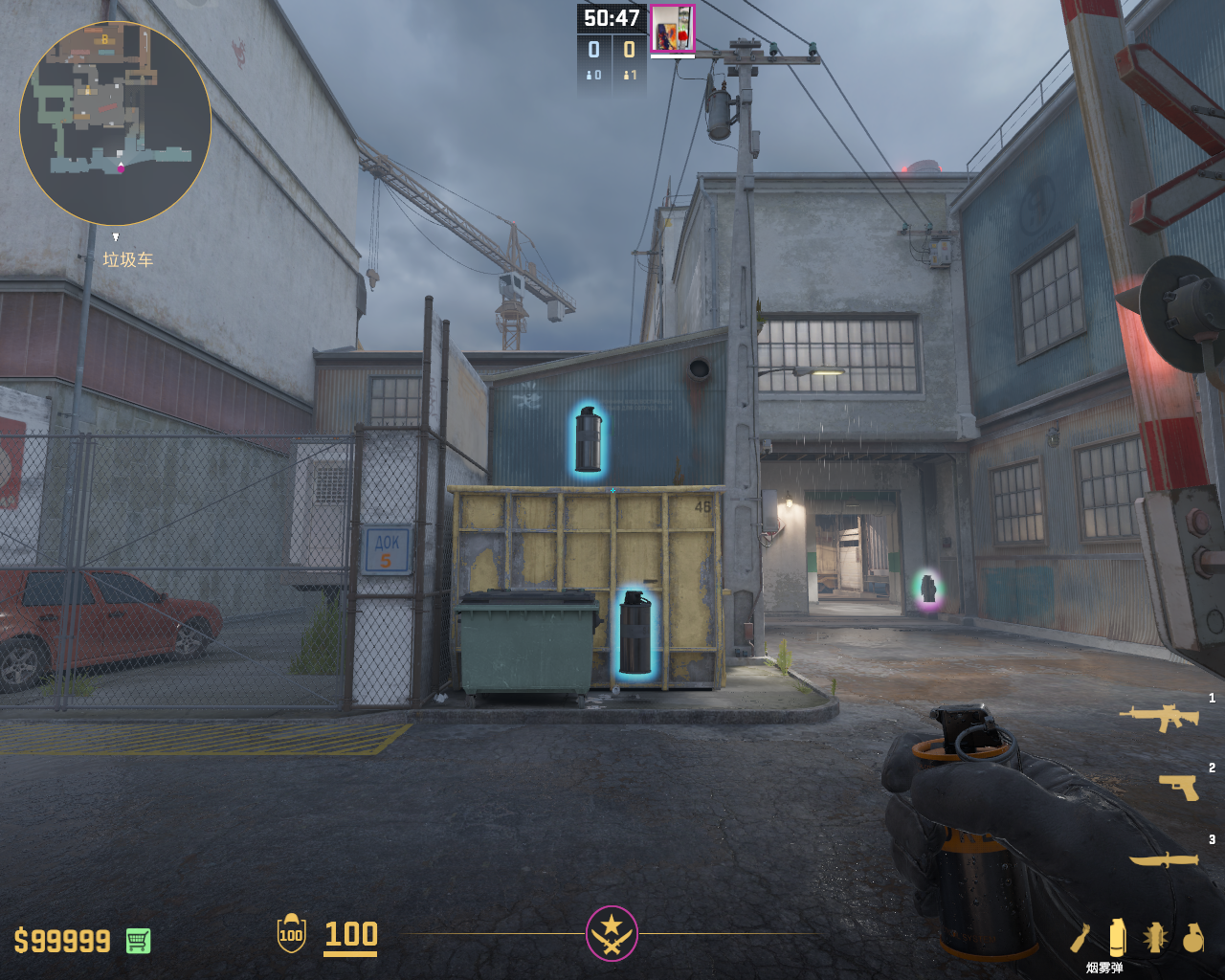Select the molotov grenade icon

1080,938
